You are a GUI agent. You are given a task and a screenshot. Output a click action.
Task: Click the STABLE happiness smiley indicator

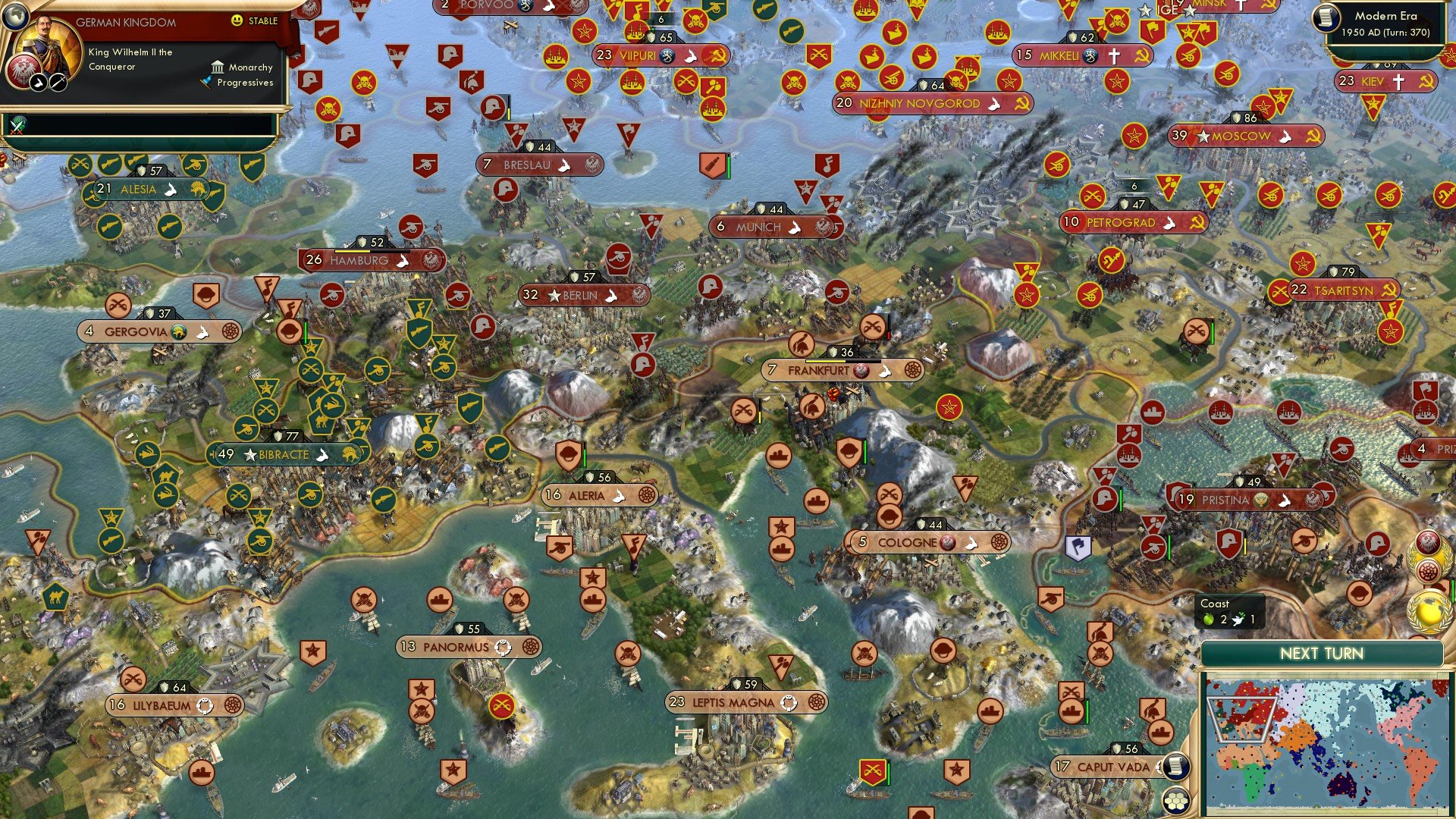coord(237,20)
